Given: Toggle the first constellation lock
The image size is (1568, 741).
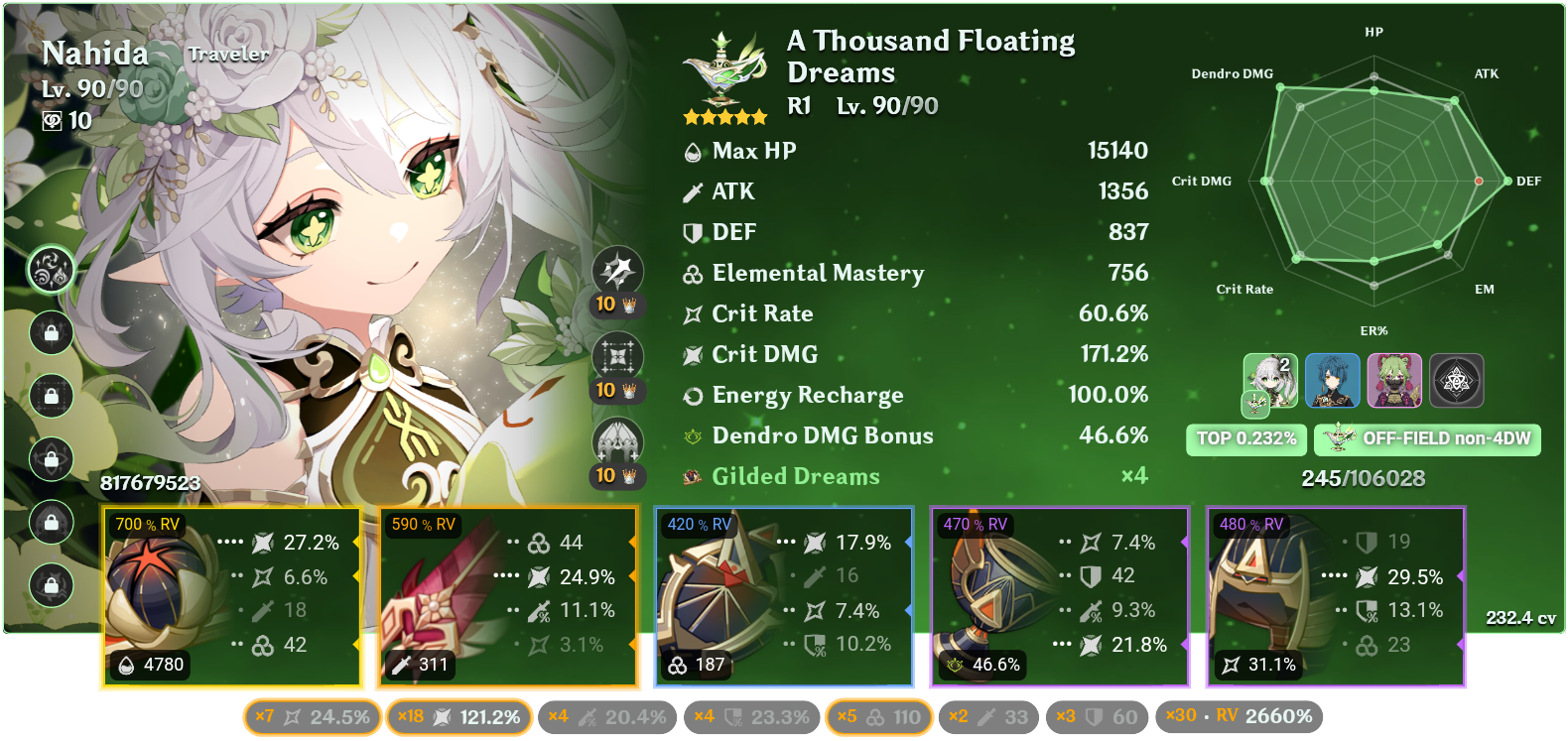Looking at the screenshot, I should [x=51, y=332].
